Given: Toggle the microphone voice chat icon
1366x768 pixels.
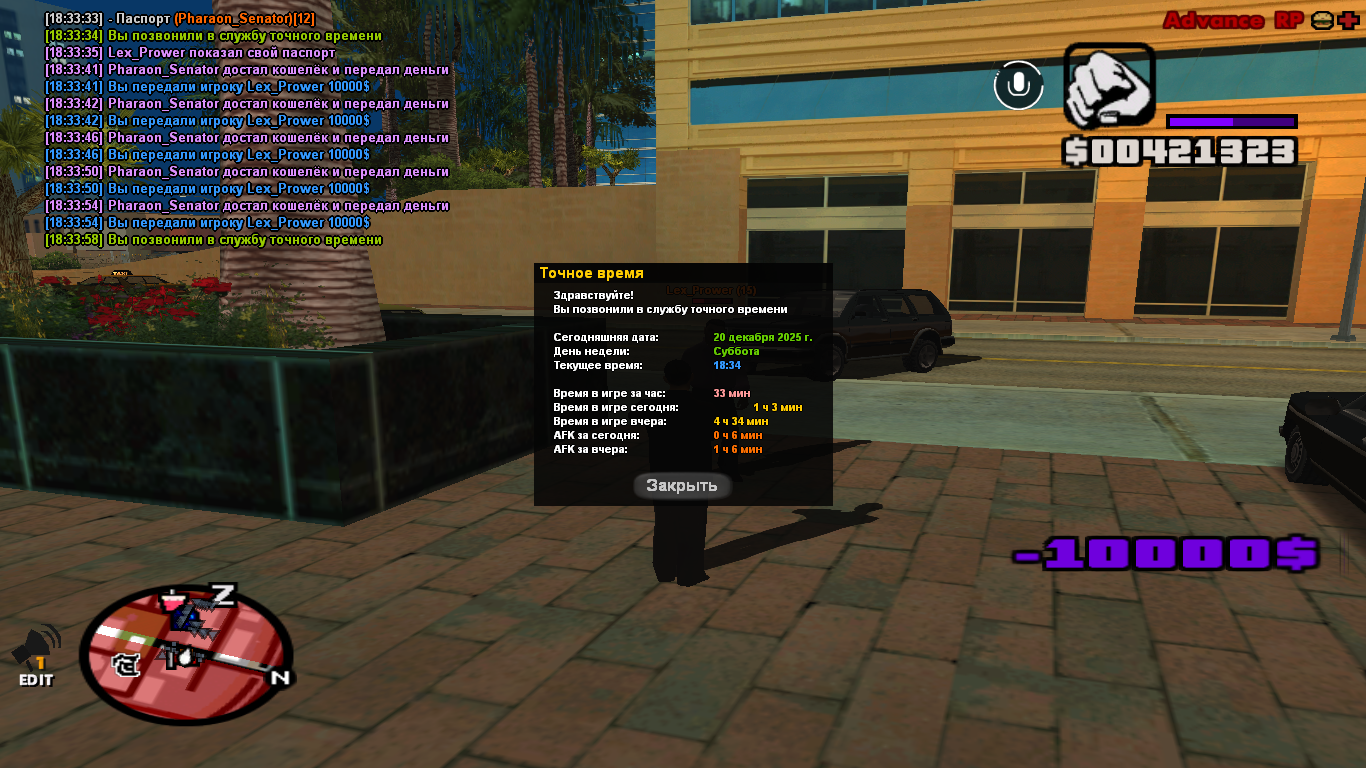Looking at the screenshot, I should [x=1018, y=85].
